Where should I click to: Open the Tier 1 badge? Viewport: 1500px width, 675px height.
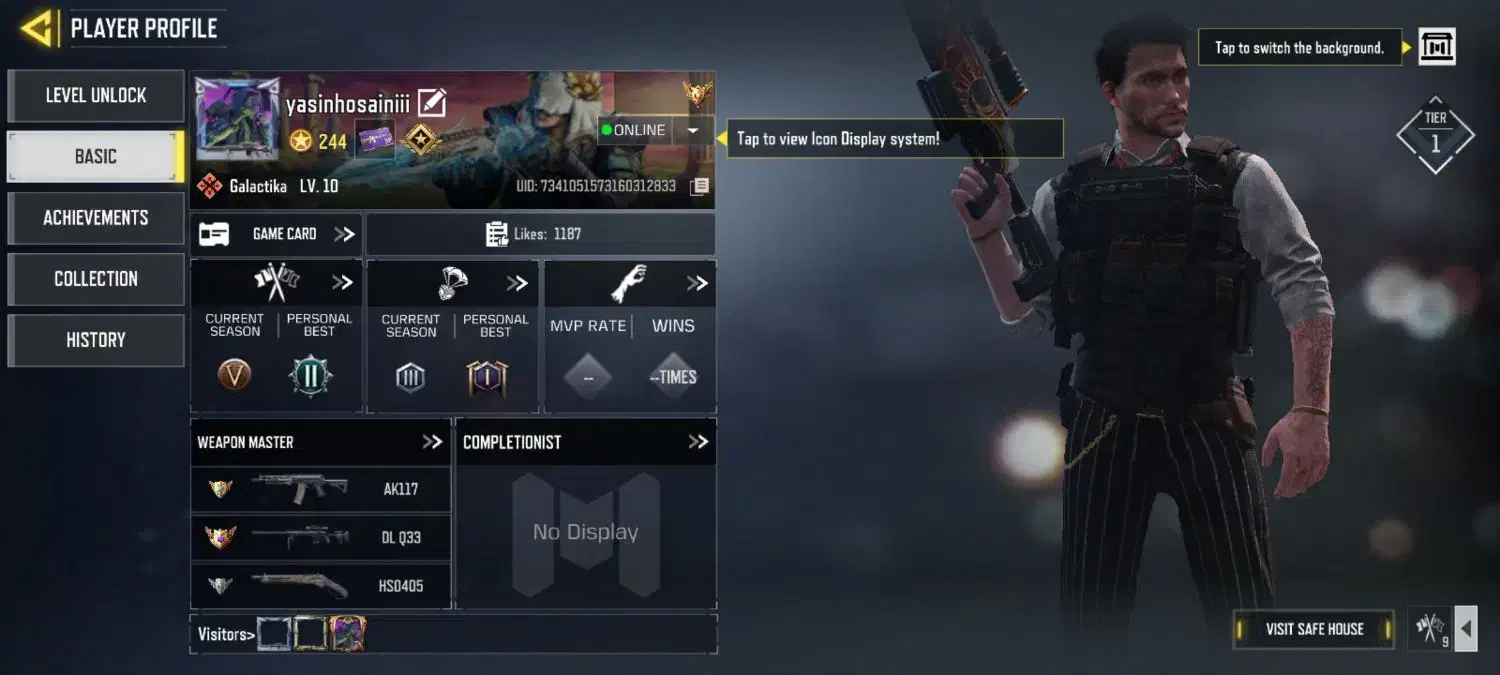(1435, 135)
